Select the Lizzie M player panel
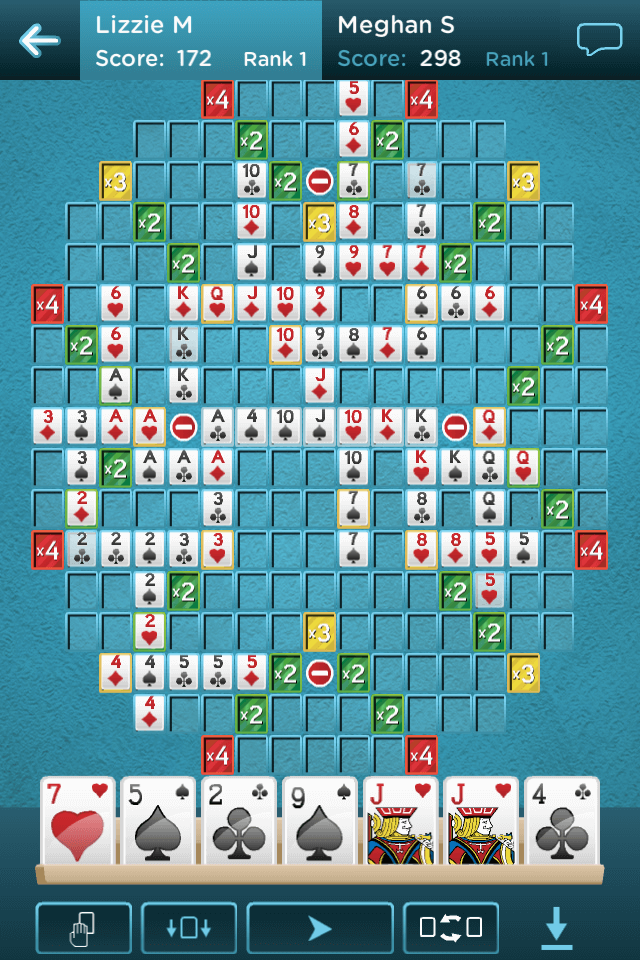Screen dimensions: 640x960 point(201,40)
